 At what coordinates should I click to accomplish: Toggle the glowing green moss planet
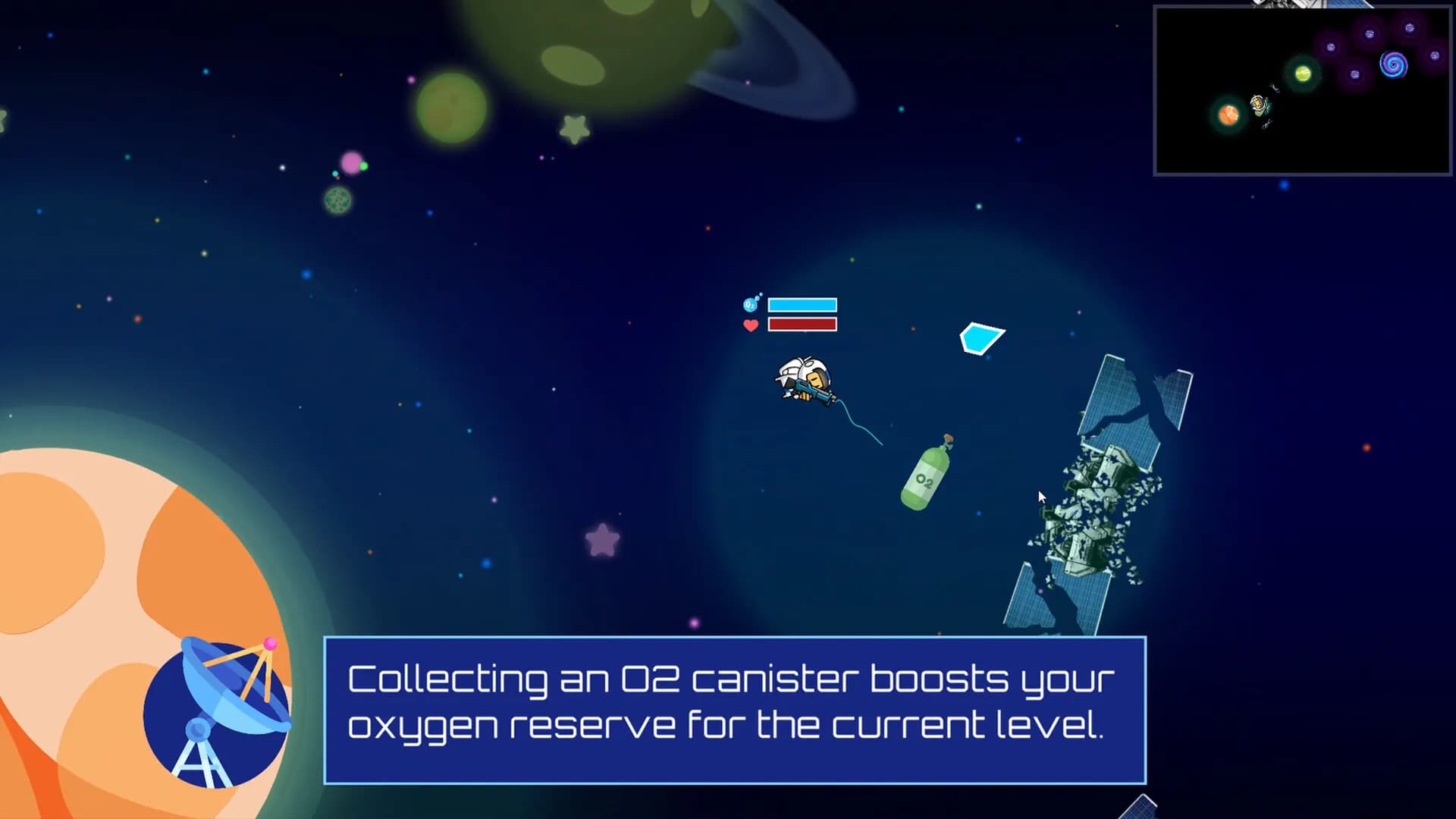tap(336, 200)
